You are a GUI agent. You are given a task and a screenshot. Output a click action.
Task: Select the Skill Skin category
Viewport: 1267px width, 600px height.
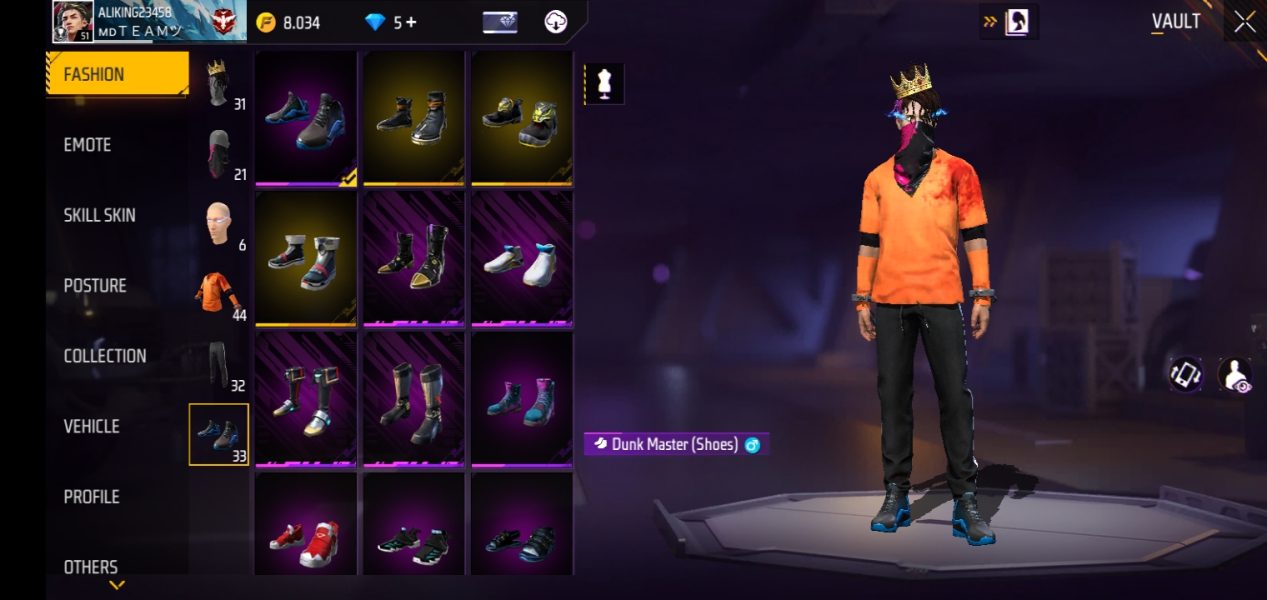(100, 215)
